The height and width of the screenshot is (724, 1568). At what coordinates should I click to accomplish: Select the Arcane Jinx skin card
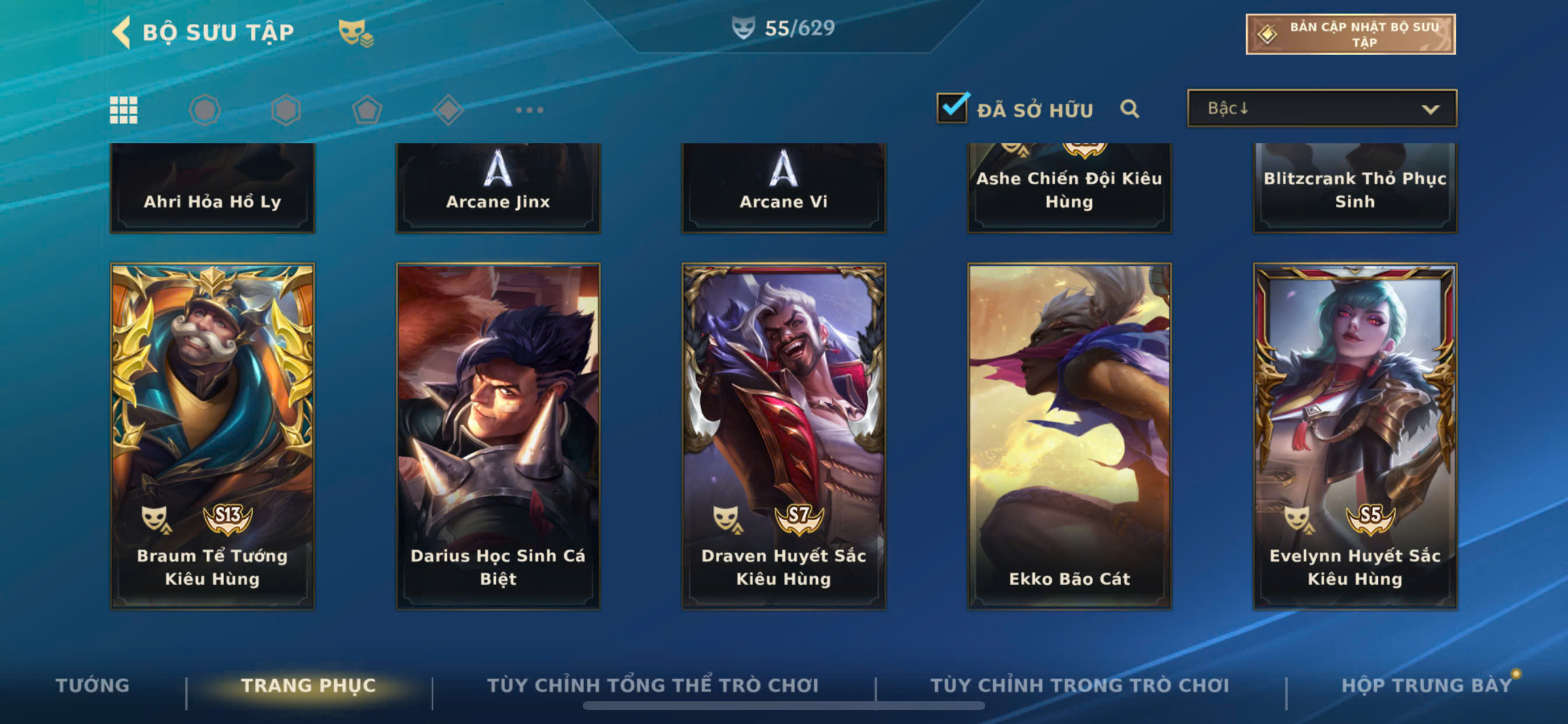(498, 187)
